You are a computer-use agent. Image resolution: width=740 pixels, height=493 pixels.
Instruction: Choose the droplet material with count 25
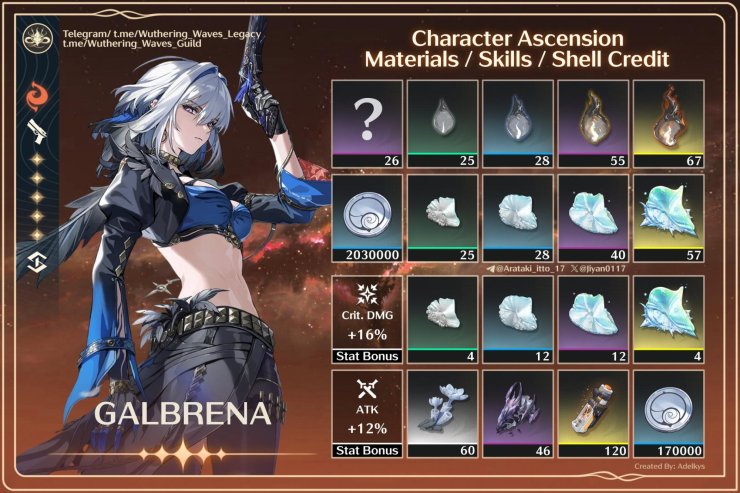coord(442,123)
